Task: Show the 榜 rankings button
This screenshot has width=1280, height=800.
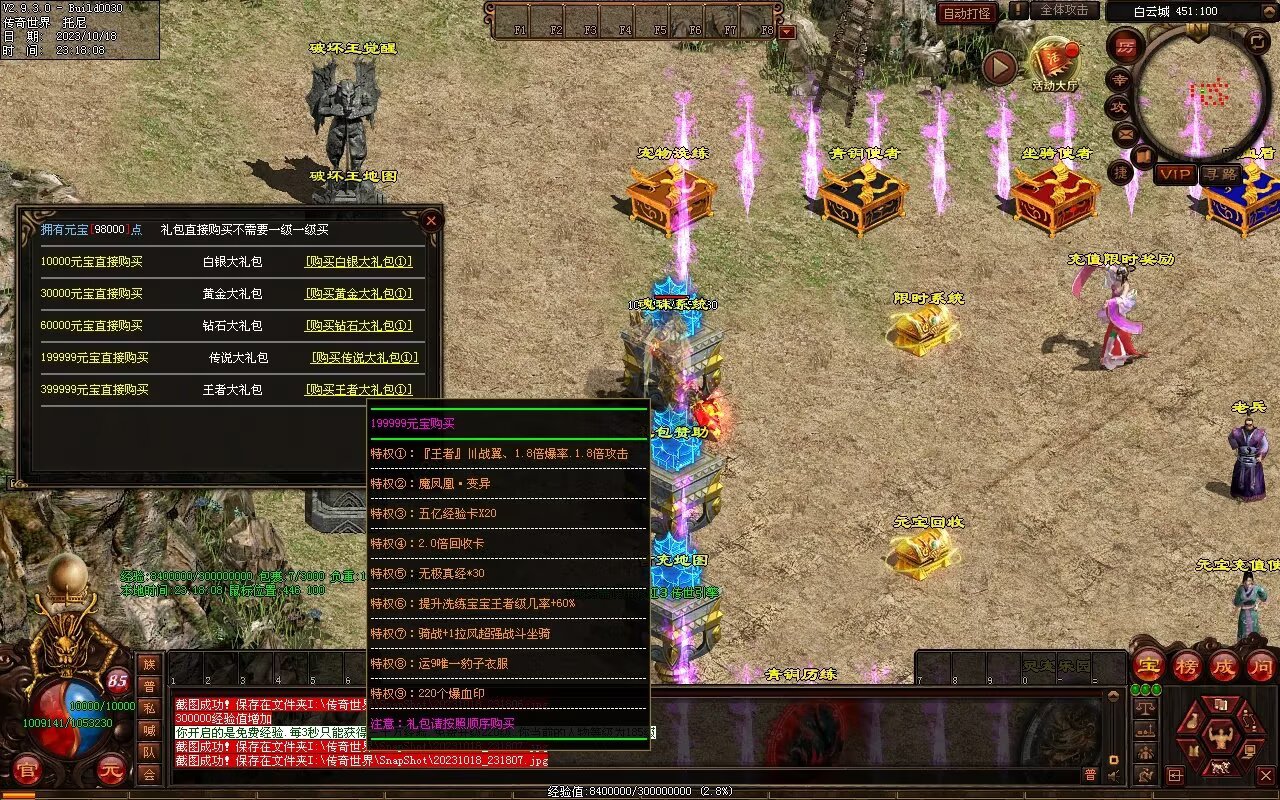Action: (1187, 666)
